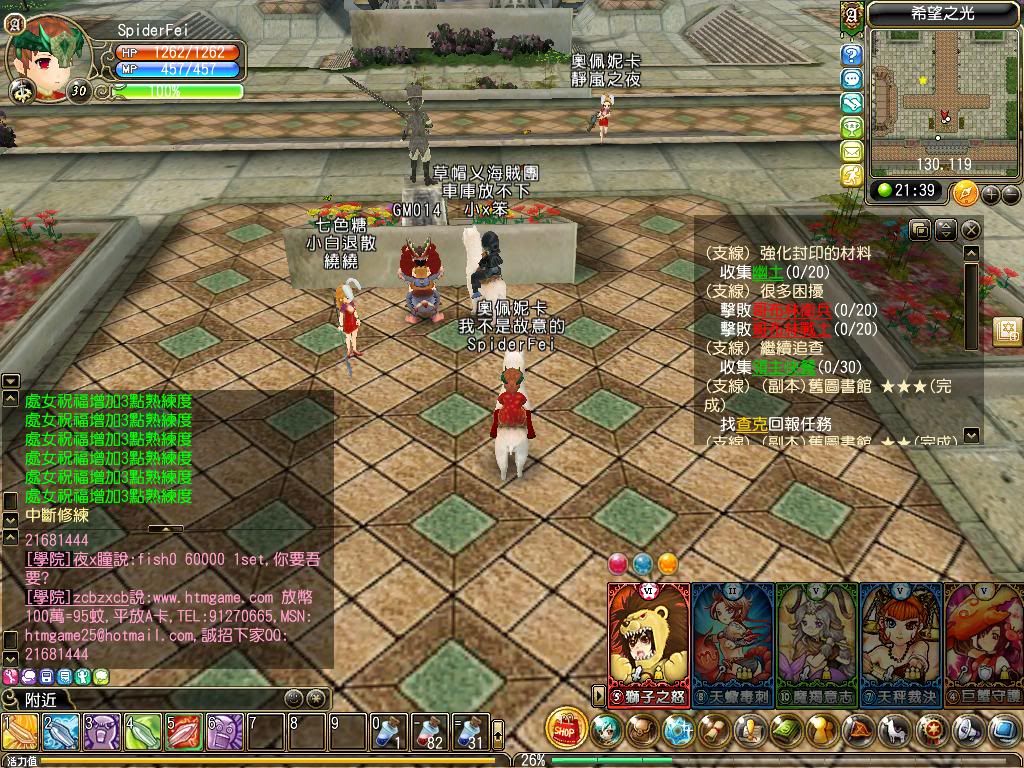Use the red potion with 82 left
The image size is (1024, 768).
[429, 732]
